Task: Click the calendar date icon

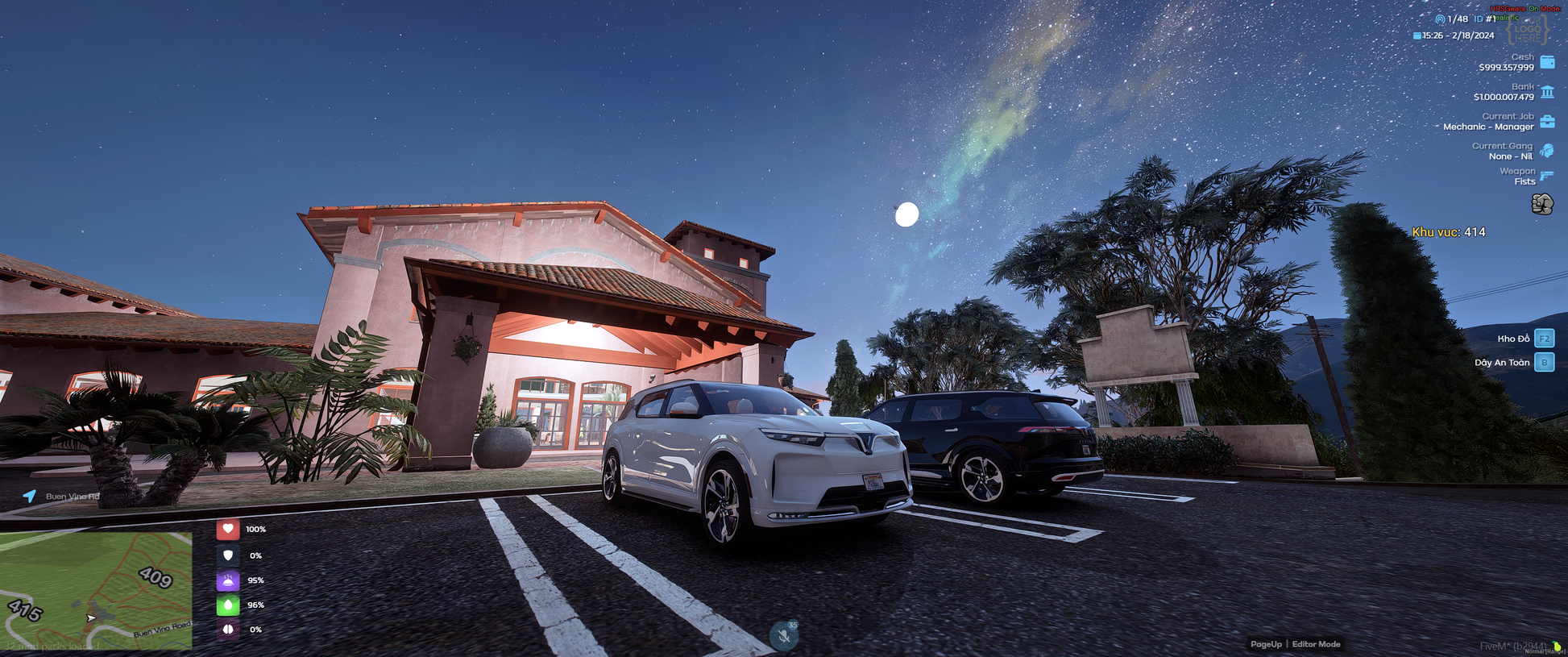Action: click(1417, 35)
